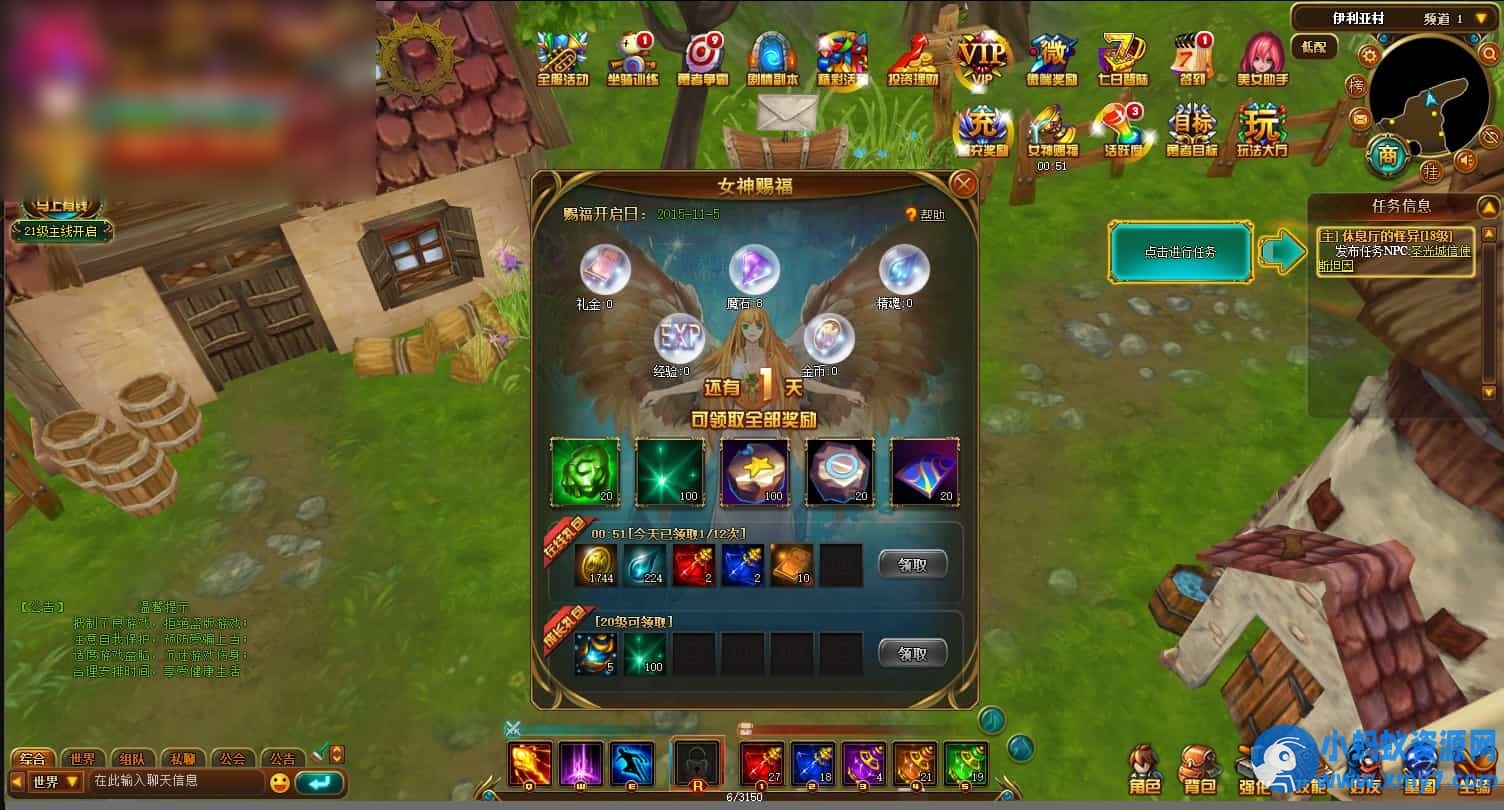The width and height of the screenshot is (1504, 810).
Task: Open the 背包 backpack icon
Action: click(1196, 765)
